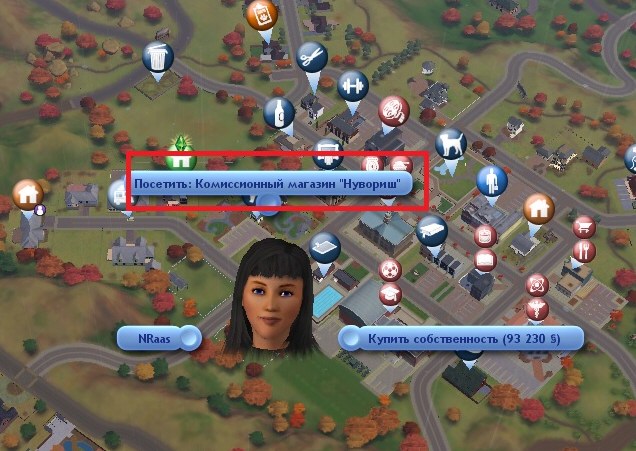636x451 pixels.
Task: Select the scissors salon map tag
Action: 311,56
